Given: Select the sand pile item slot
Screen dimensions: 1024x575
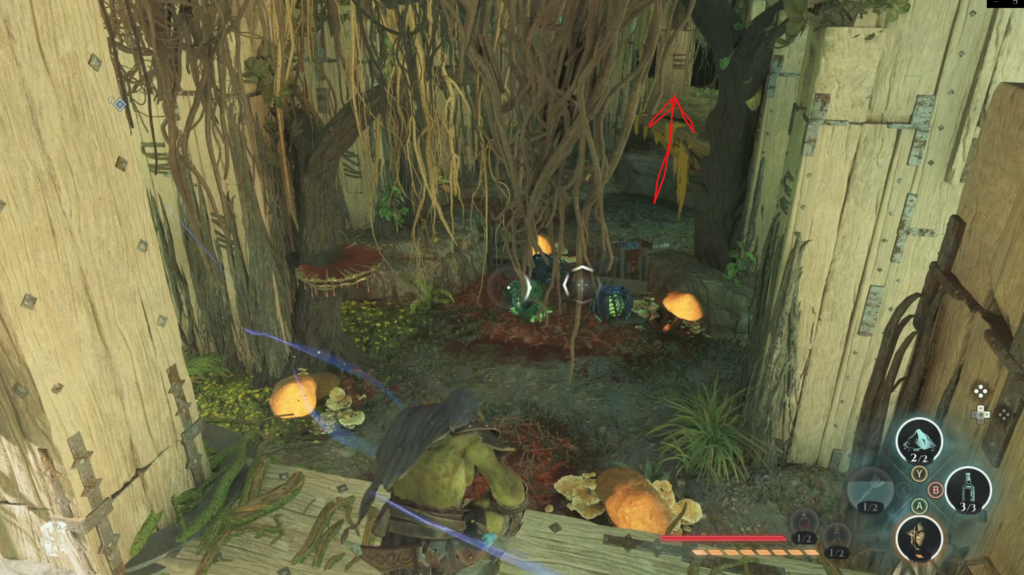Looking at the screenshot, I should point(919,440).
